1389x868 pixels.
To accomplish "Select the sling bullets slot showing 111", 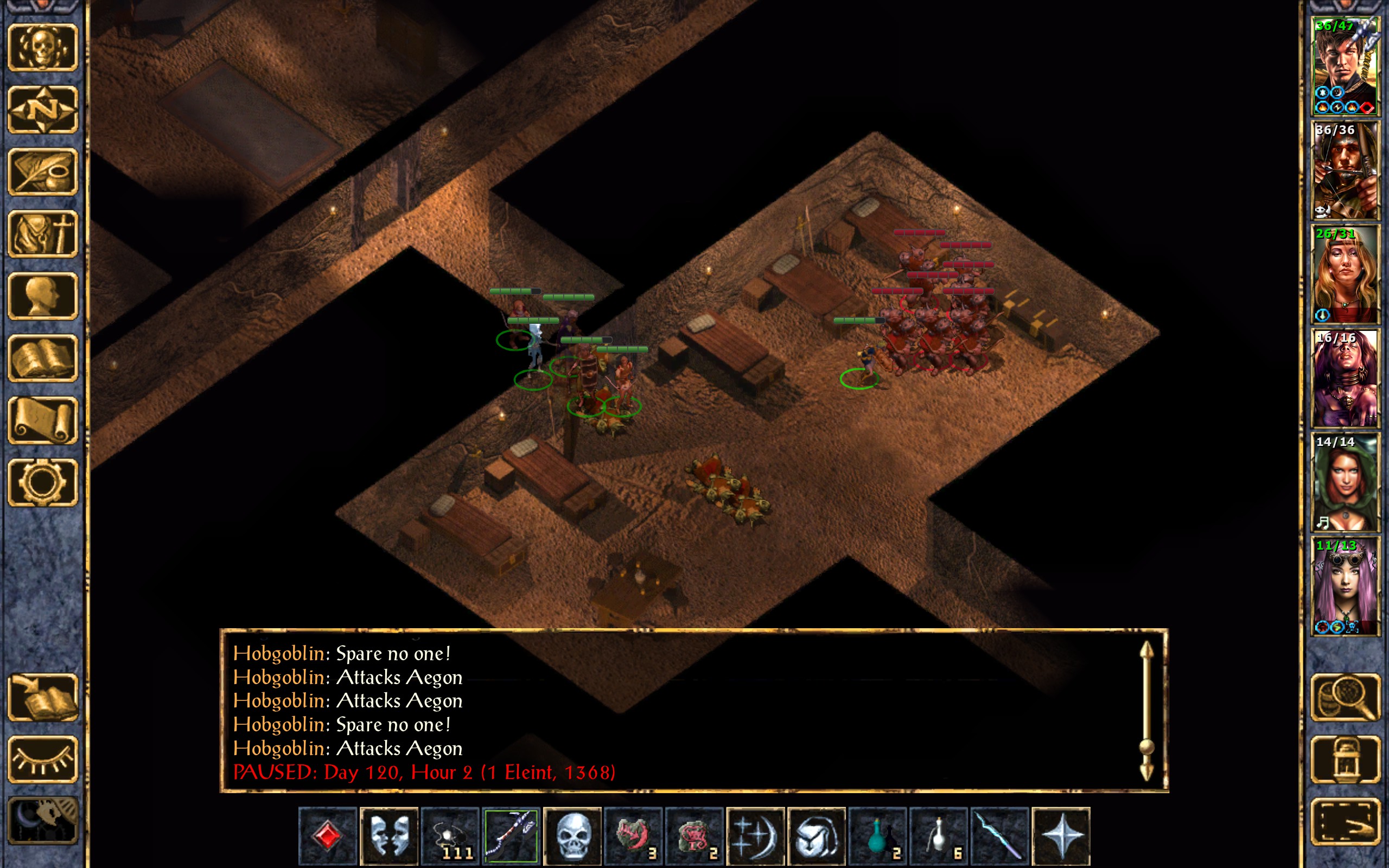I will point(450,836).
